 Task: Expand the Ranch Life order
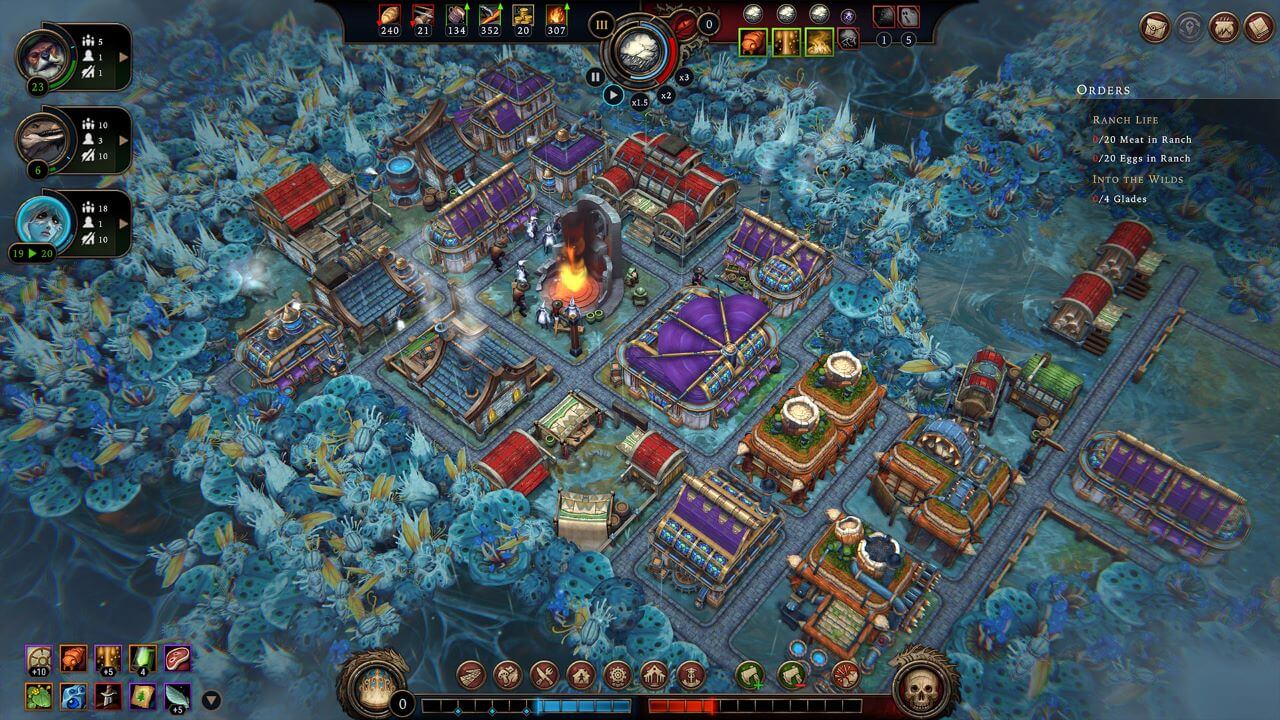[x=1126, y=120]
